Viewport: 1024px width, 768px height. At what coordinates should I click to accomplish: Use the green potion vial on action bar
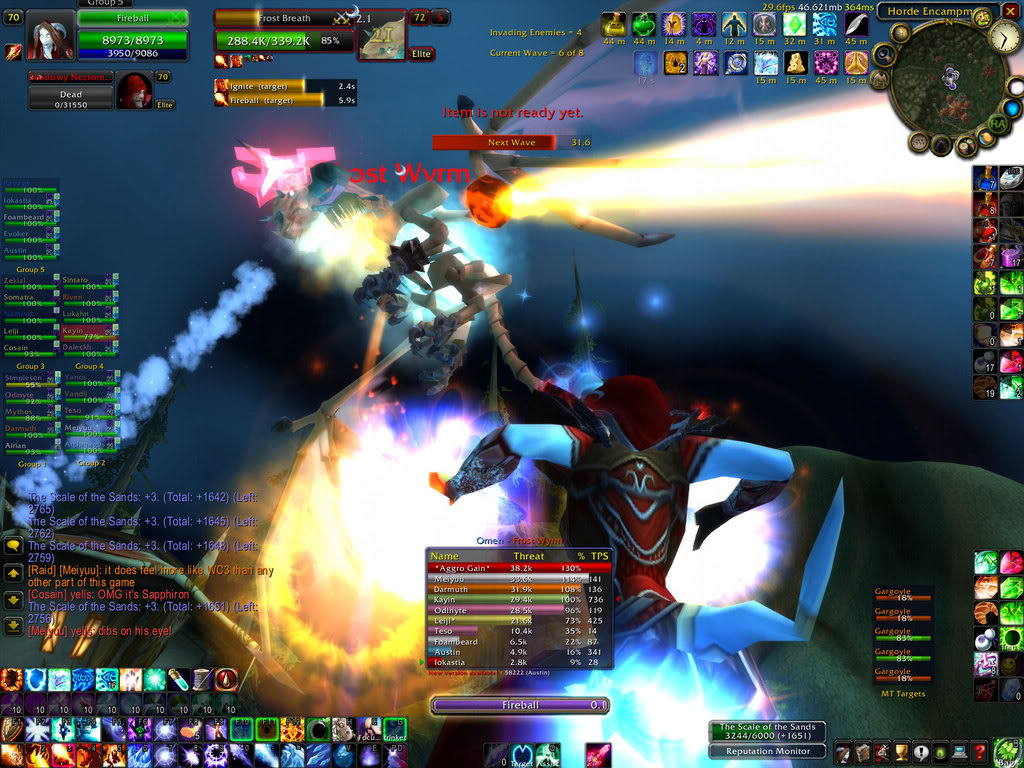coord(179,679)
